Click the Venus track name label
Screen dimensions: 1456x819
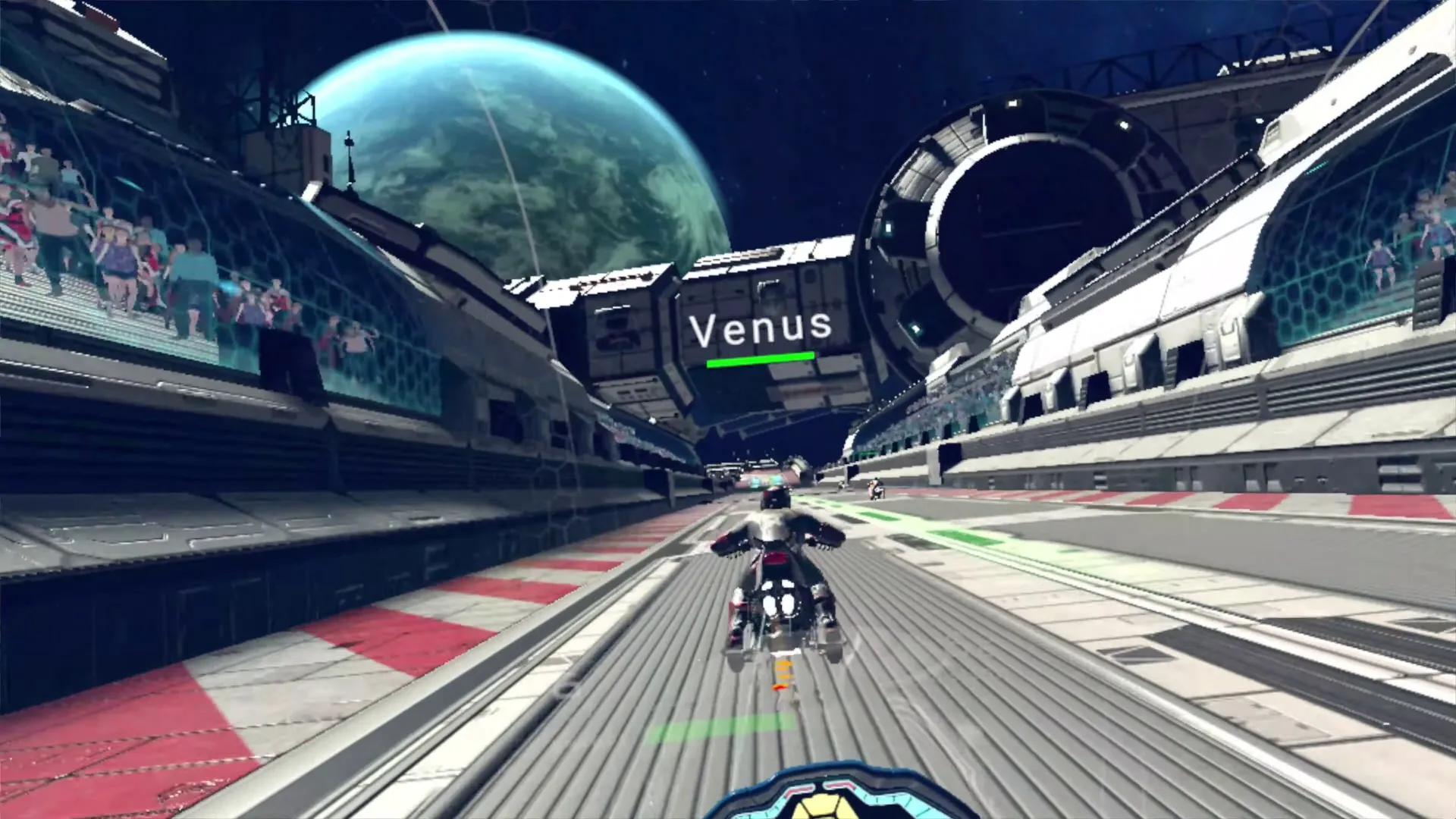[x=762, y=326]
